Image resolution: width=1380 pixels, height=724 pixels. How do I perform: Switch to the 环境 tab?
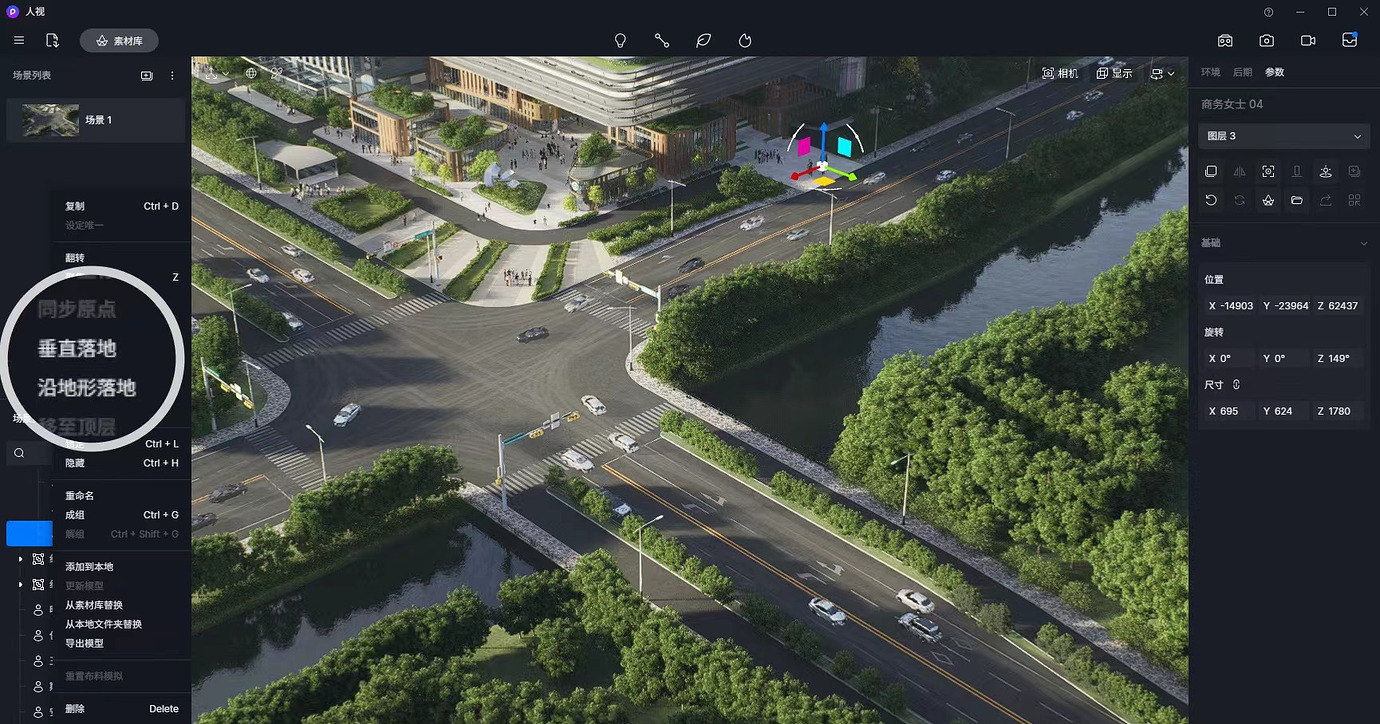[x=1211, y=73]
